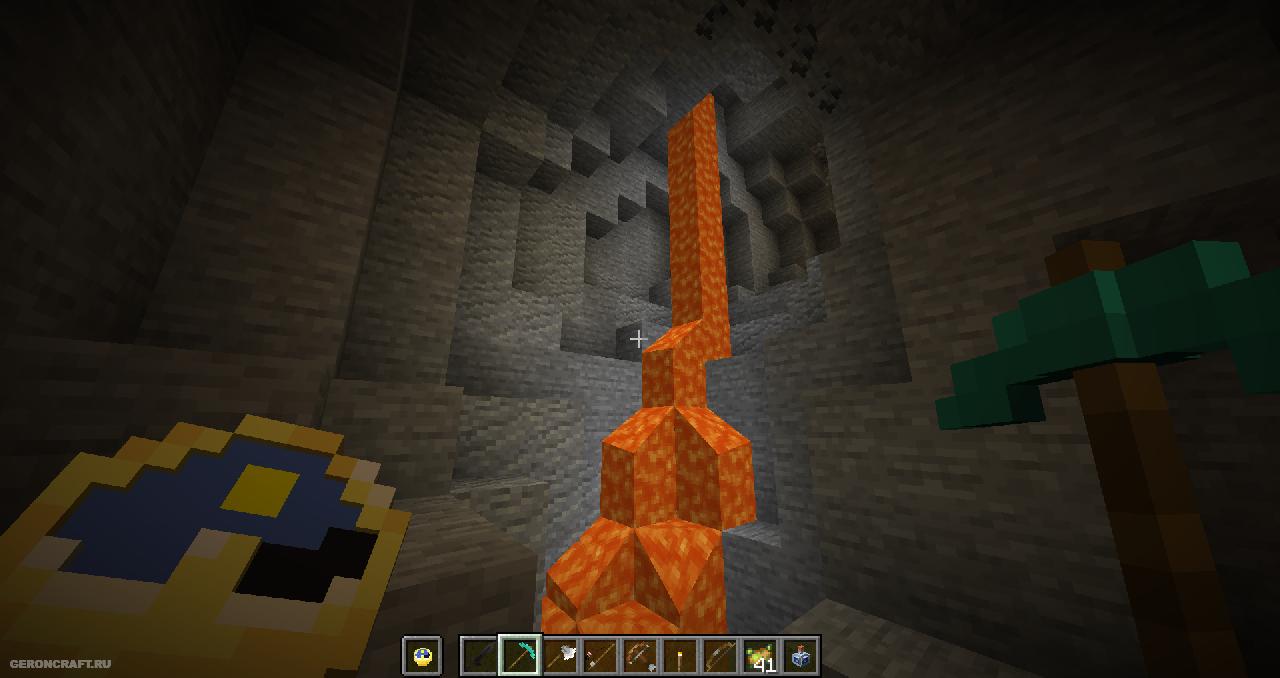Choose the blue and white block slot
The image size is (1280, 678).
pyautogui.click(x=800, y=656)
